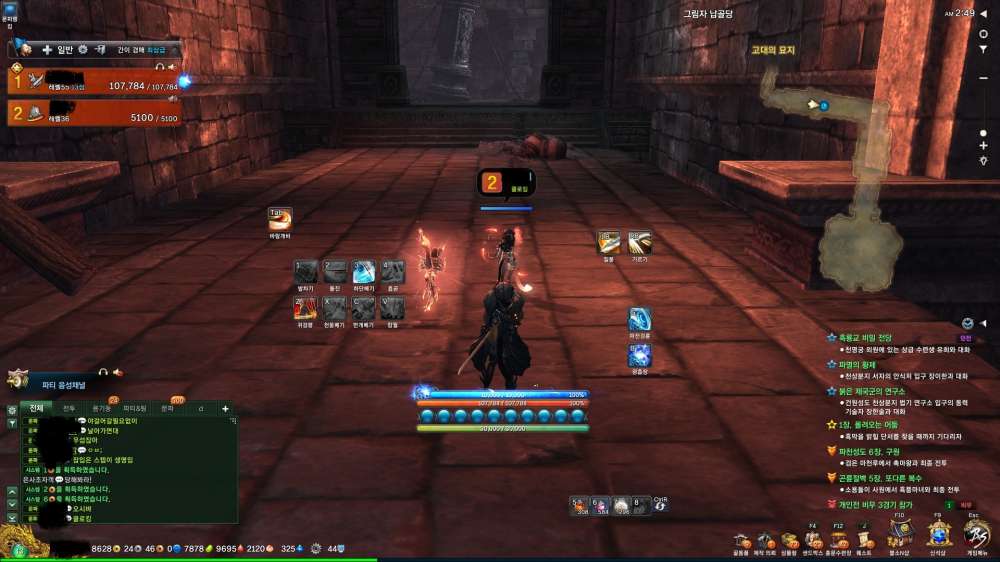Viewport: 1000px width, 562px height.
Task: Open the chat settings gear icon
Action: pos(12,409)
